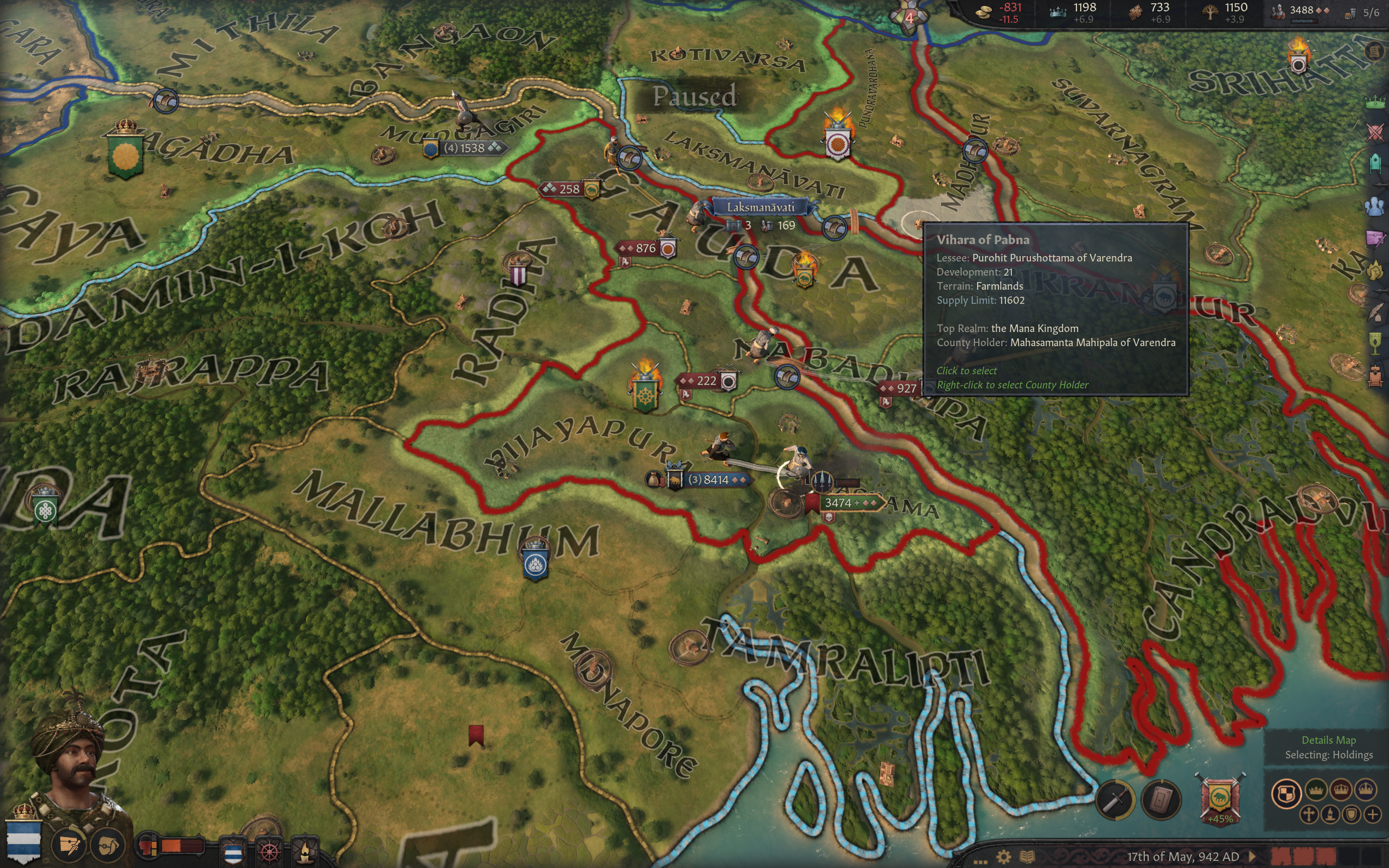Select the realms map mode shield button
Image resolution: width=1389 pixels, height=868 pixels.
1286,793
